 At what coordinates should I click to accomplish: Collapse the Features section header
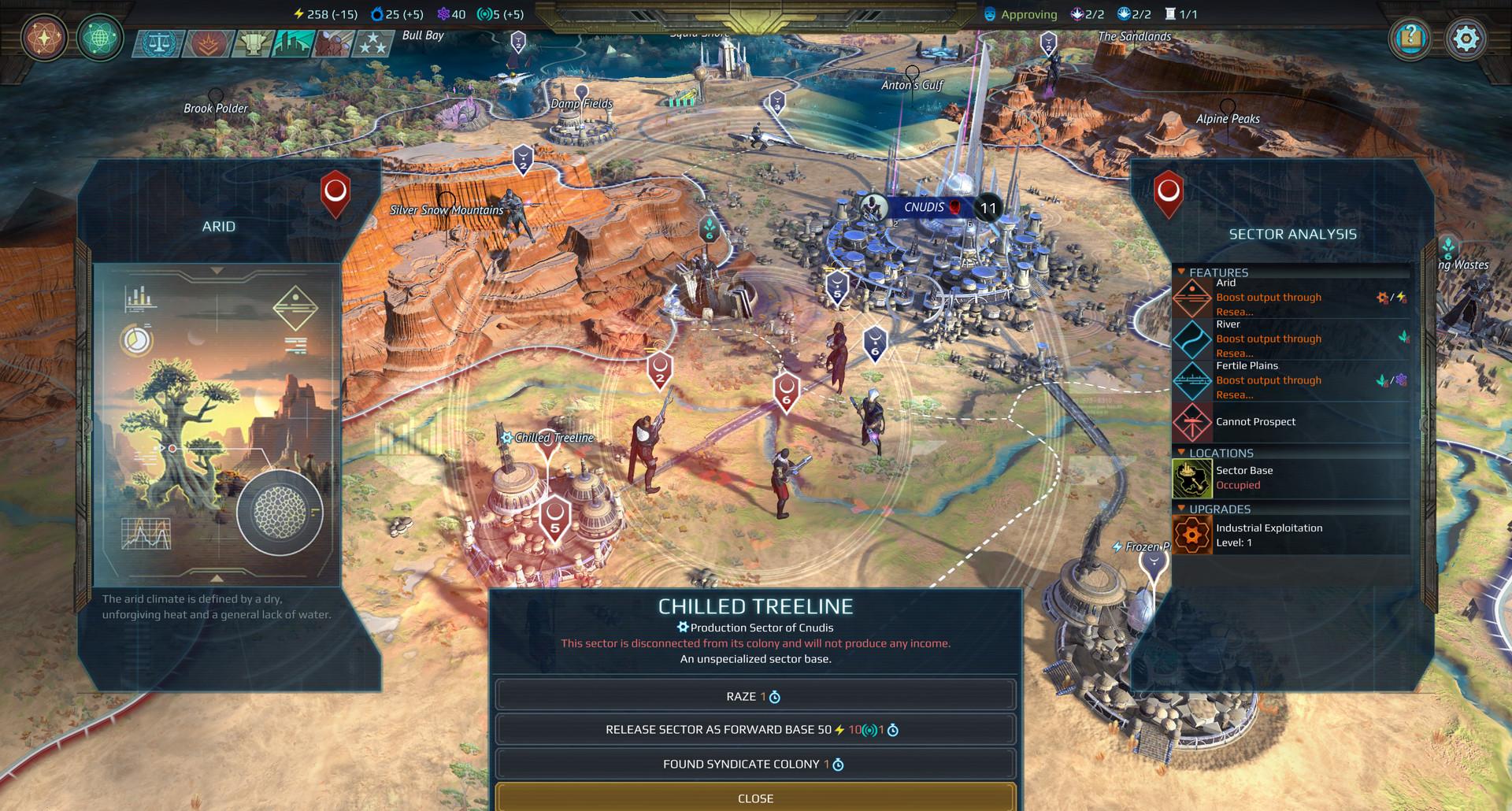[x=1217, y=272]
